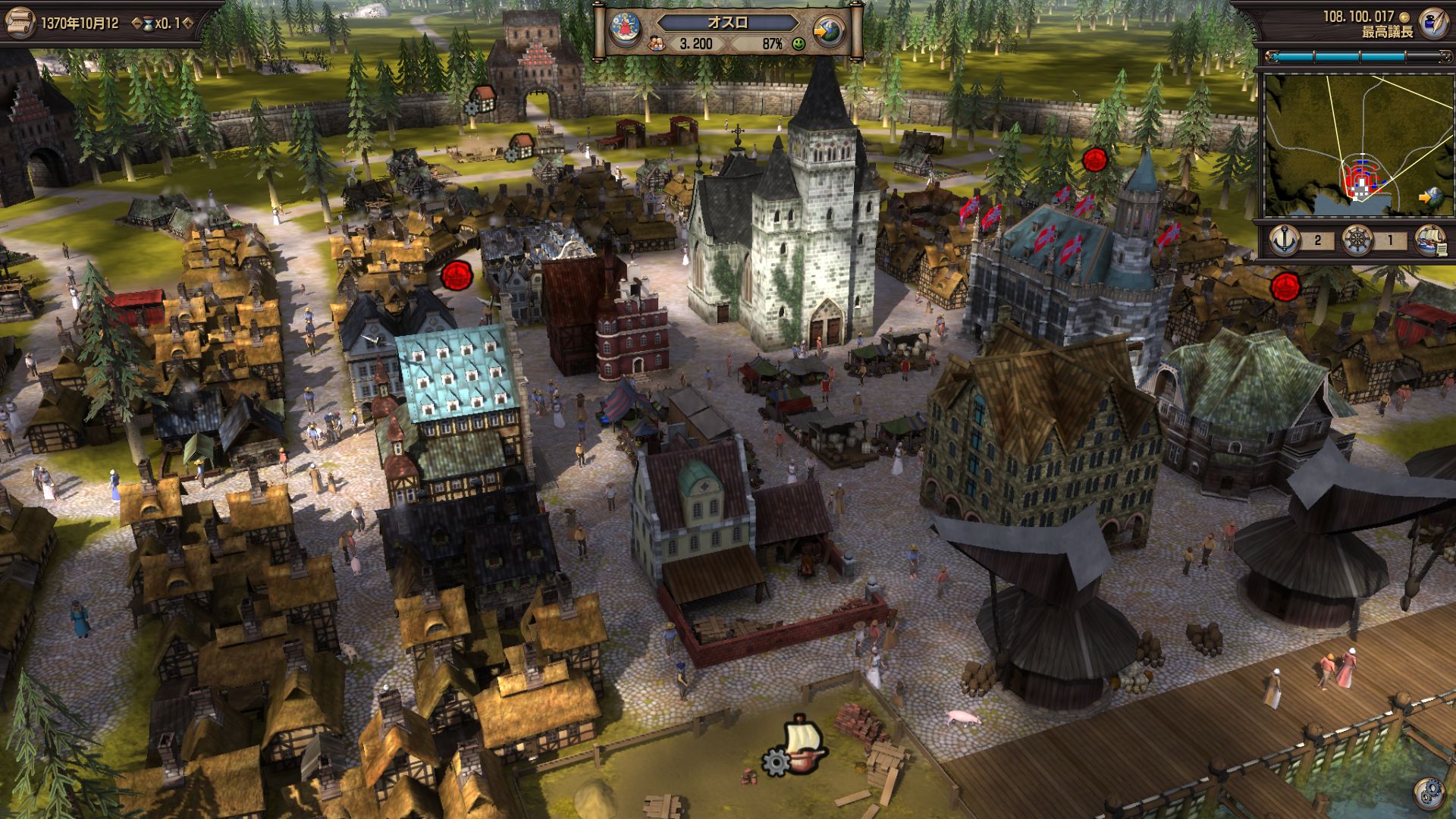This screenshot has width=1456, height=819.
Task: Increase game speed with the plus button
Action: 187,24
